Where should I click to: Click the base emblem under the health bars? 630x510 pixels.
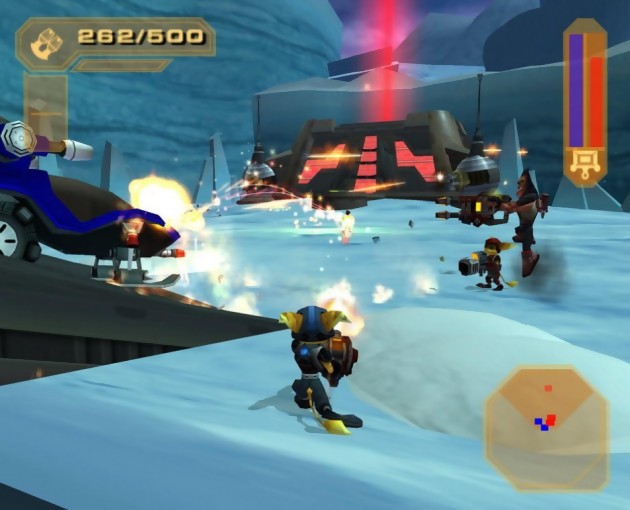(x=584, y=162)
